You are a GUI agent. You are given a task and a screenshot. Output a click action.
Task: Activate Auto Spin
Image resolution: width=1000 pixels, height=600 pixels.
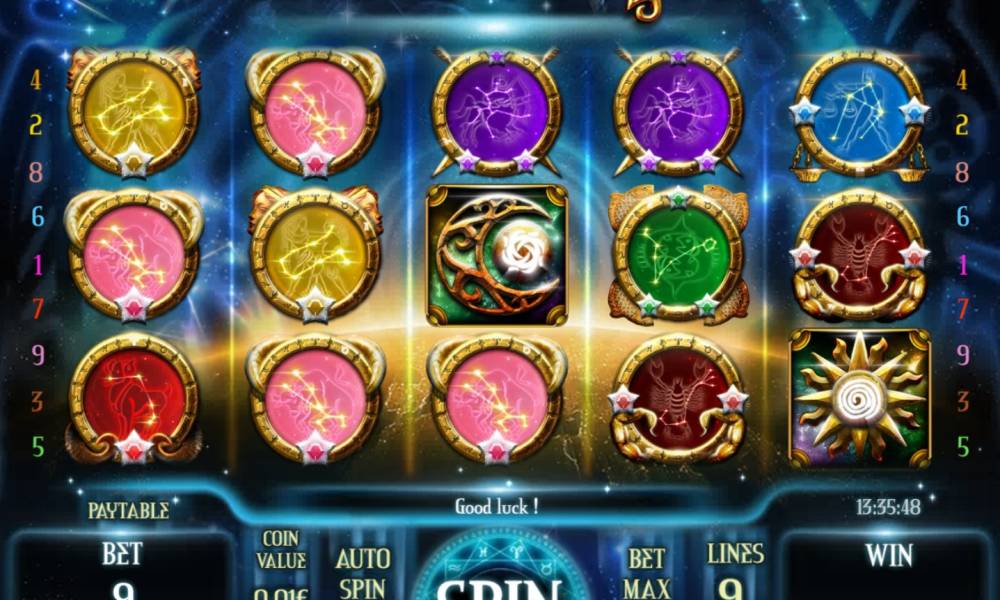click(363, 571)
